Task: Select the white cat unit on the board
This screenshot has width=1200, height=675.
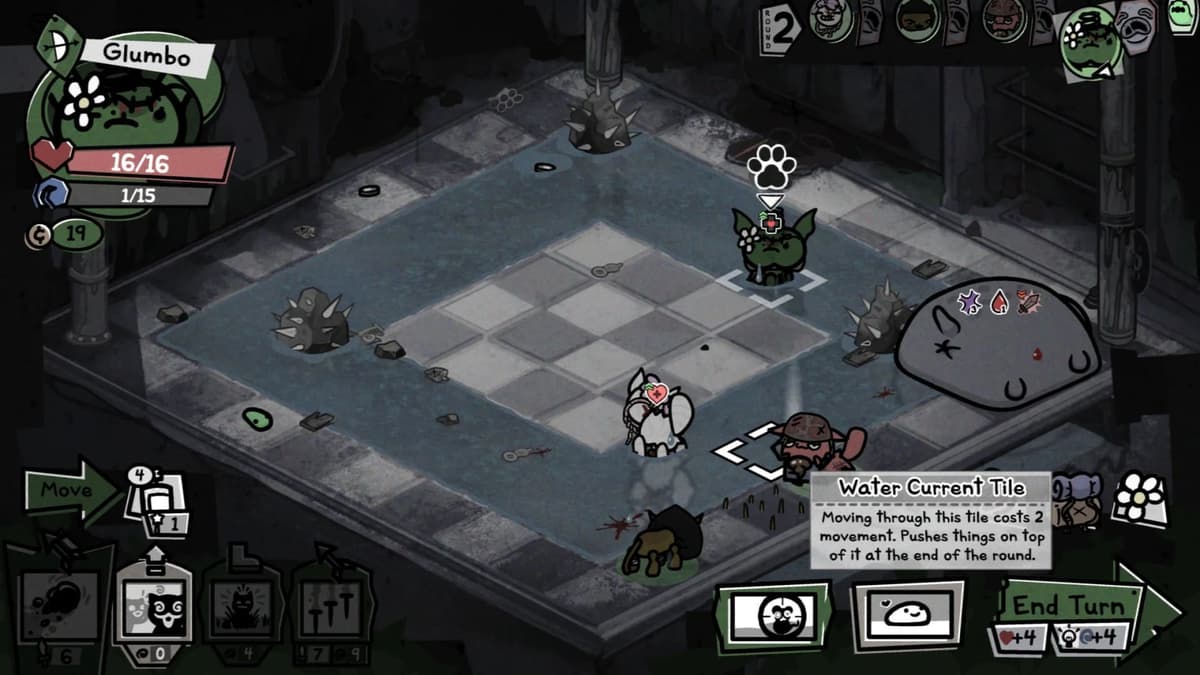Action: pyautogui.click(x=655, y=415)
